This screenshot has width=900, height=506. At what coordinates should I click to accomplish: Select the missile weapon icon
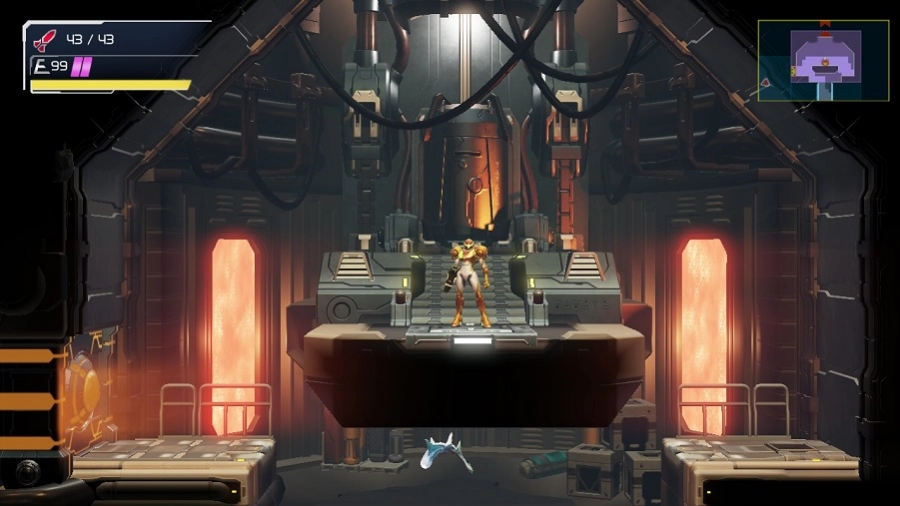pos(45,40)
